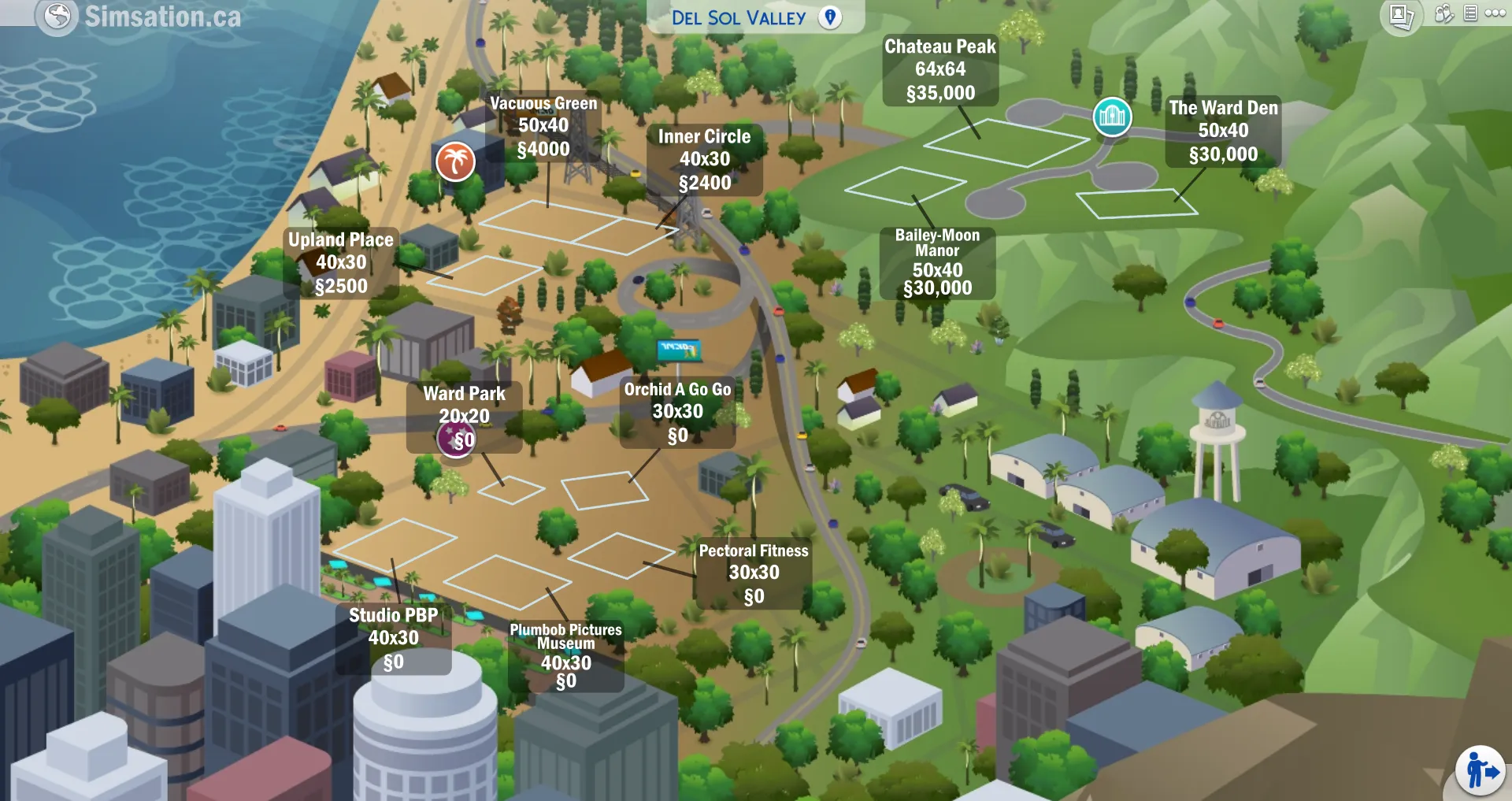Image resolution: width=1512 pixels, height=801 pixels.
Task: Open the Del Sol Valley world selector
Action: pos(740,17)
